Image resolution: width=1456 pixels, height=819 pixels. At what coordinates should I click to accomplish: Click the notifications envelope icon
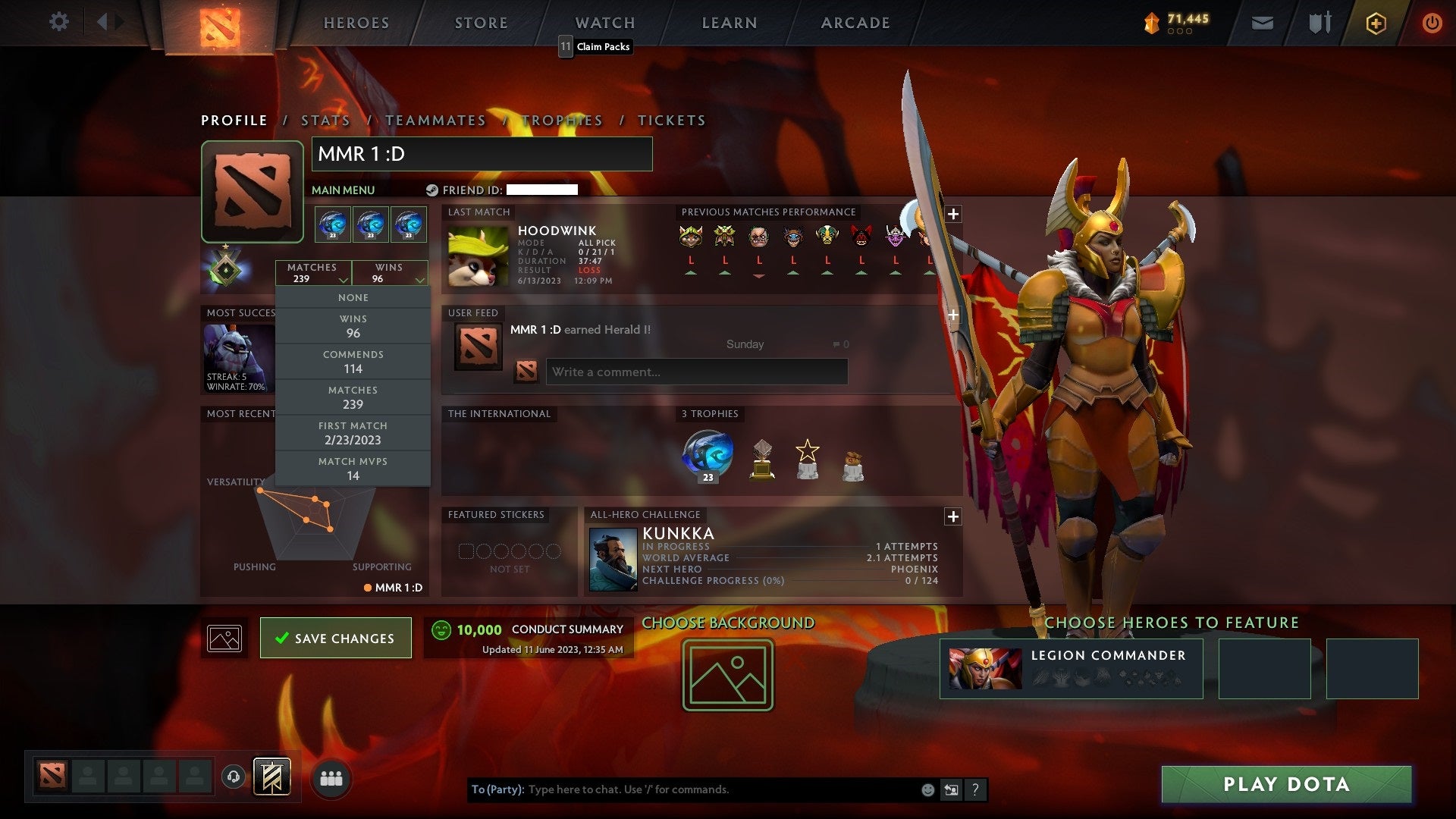click(1263, 22)
